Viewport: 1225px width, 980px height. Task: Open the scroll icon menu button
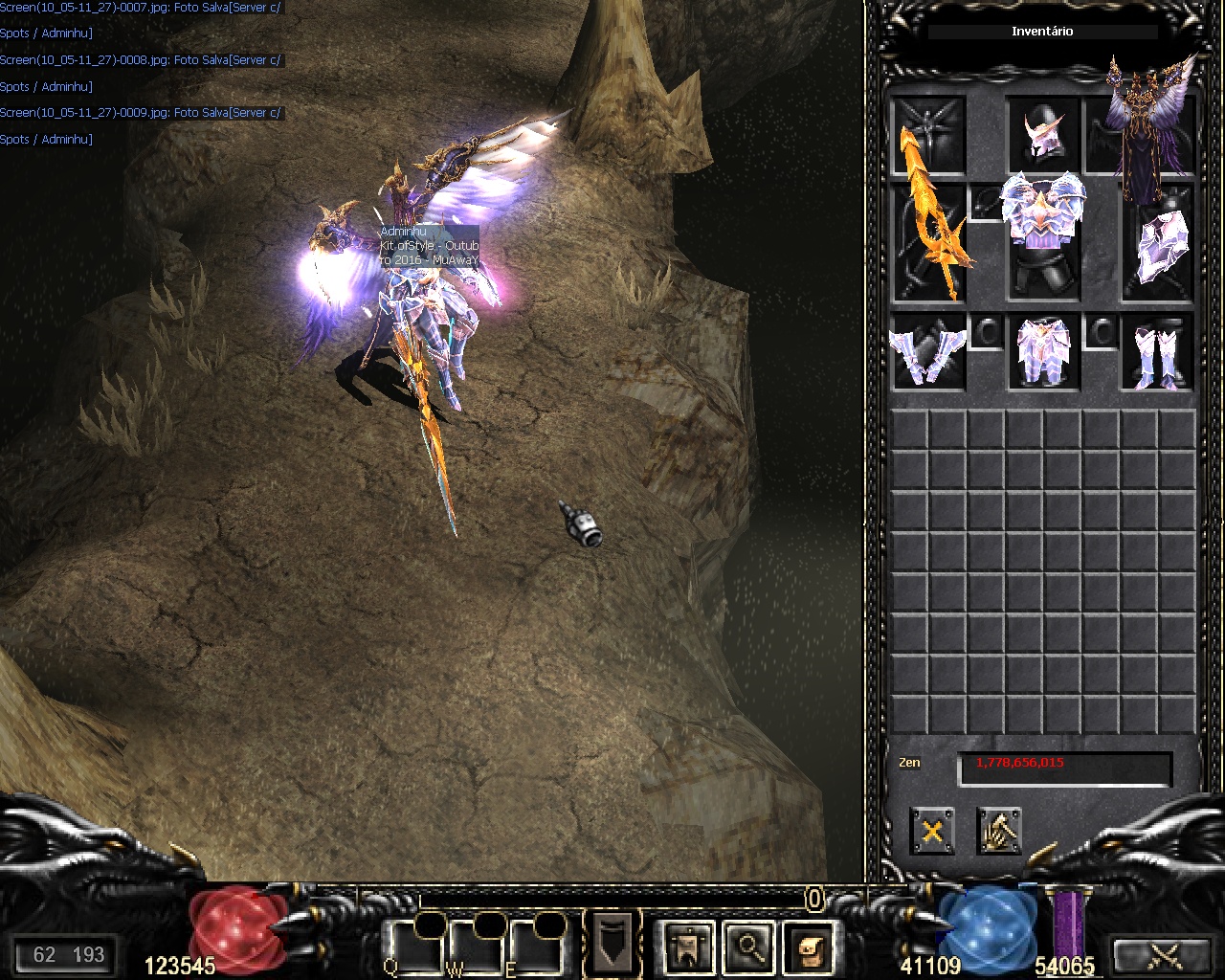point(810,947)
